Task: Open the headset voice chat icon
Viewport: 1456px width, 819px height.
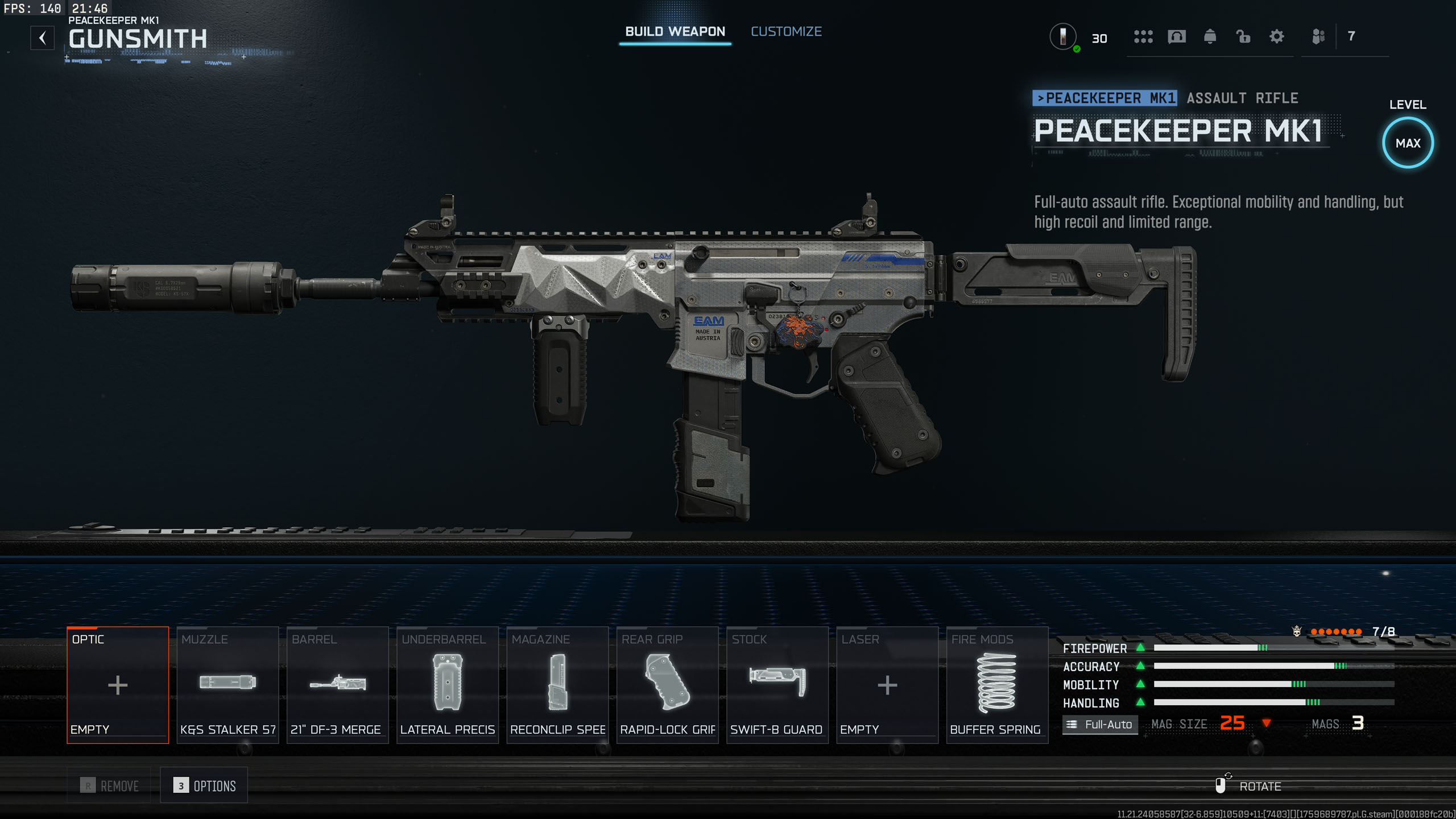Action: pyautogui.click(x=1176, y=37)
